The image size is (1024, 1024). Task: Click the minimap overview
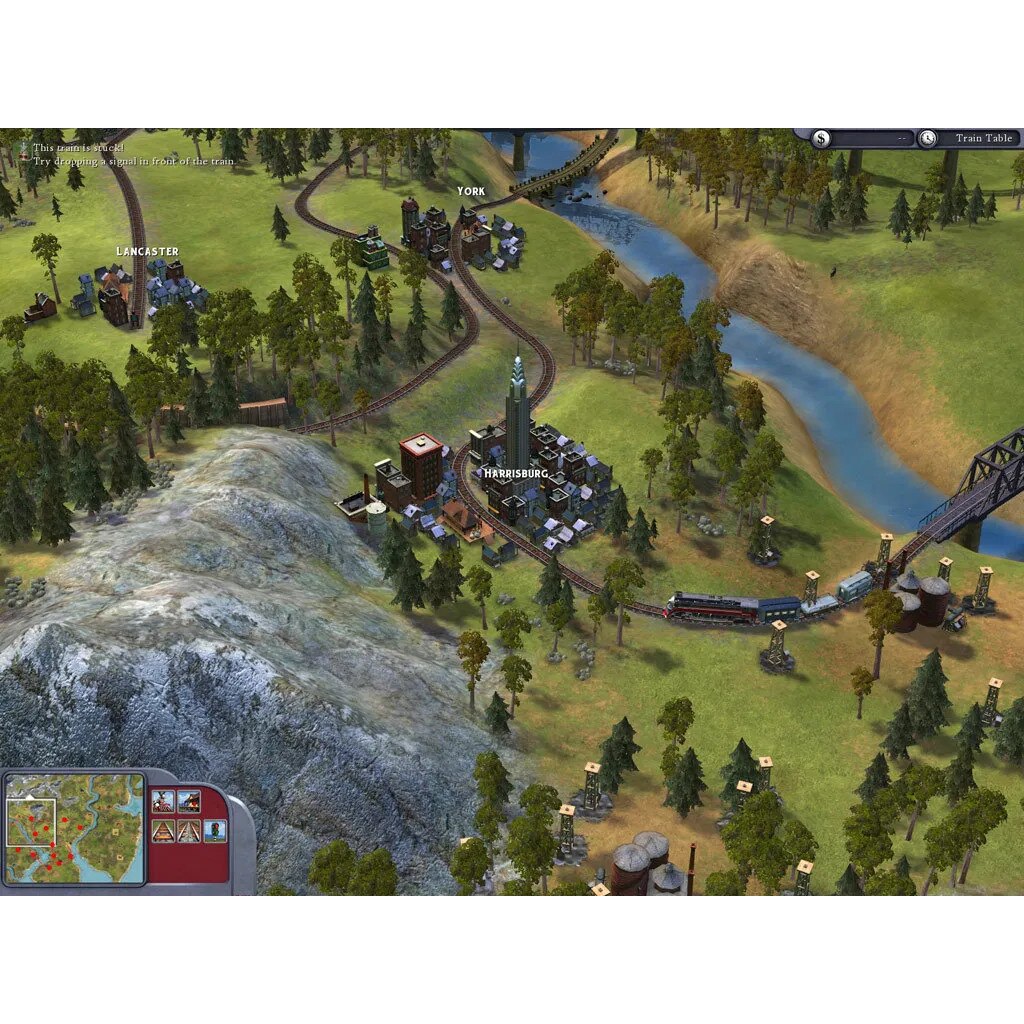pos(74,828)
